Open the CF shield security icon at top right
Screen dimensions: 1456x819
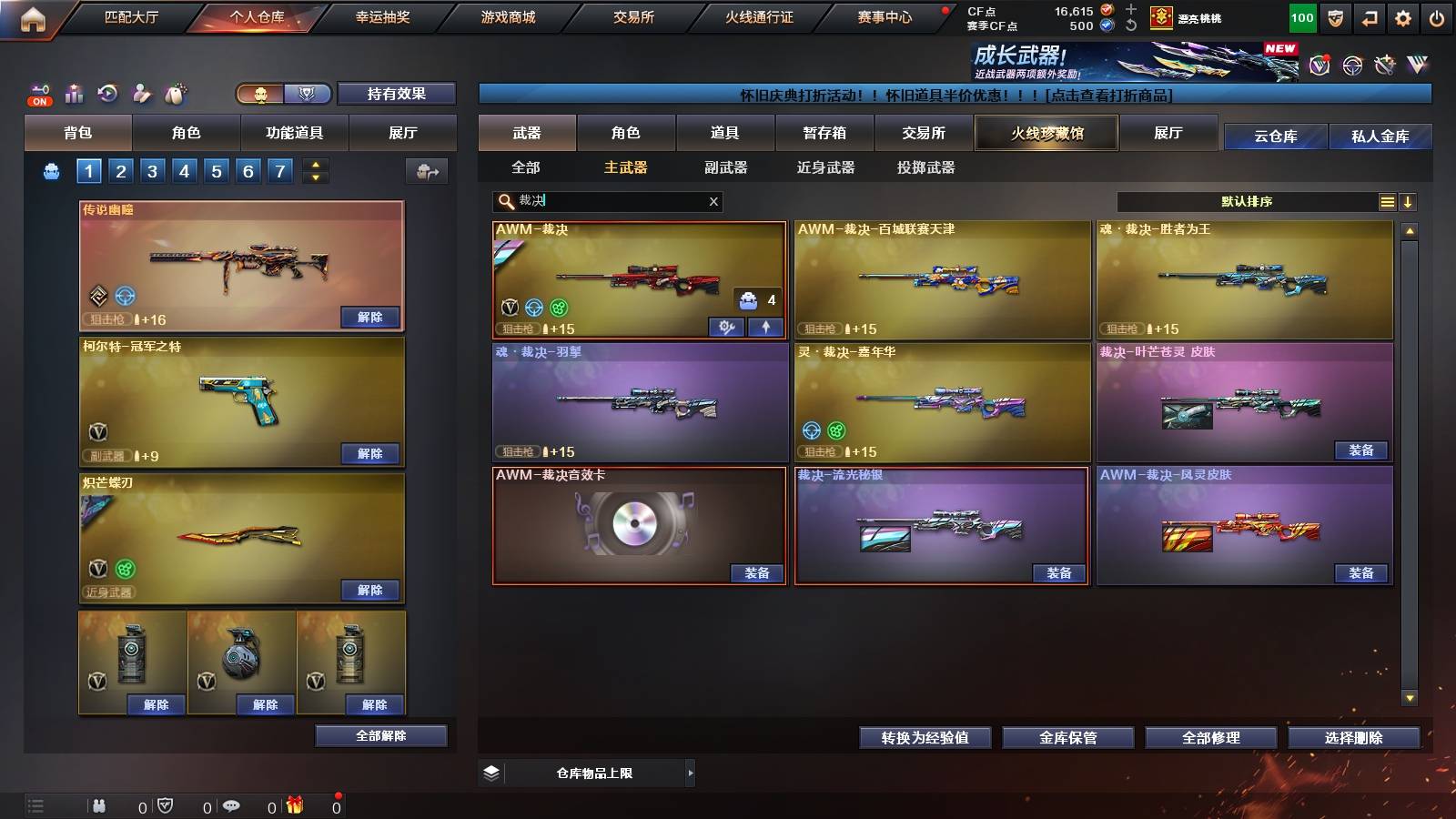pos(1335,17)
